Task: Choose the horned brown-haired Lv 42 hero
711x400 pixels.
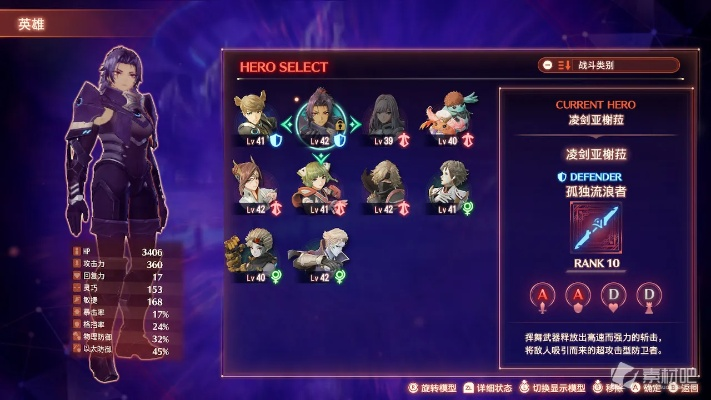Action: 256,185
